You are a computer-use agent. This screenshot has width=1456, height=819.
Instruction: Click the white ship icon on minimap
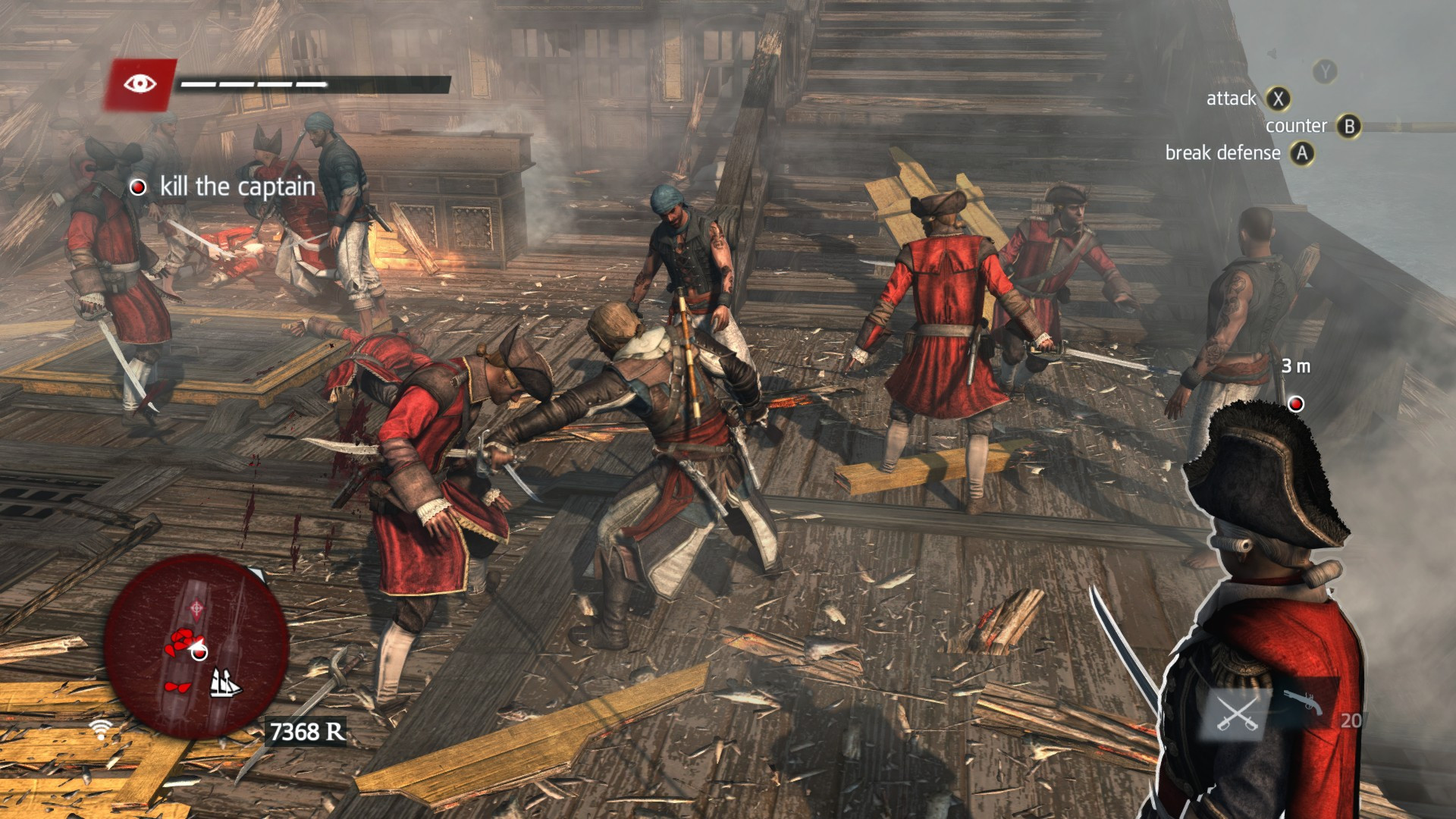point(224,683)
